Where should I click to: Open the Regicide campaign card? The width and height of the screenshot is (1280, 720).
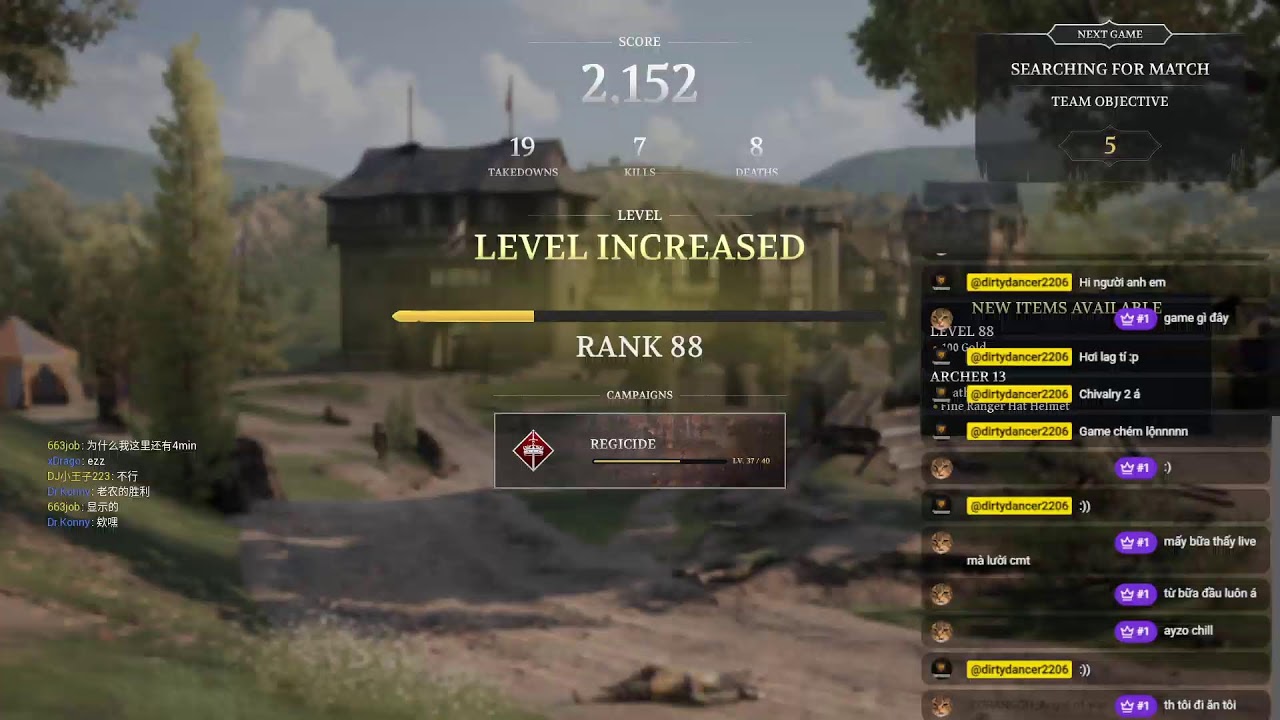click(x=640, y=451)
